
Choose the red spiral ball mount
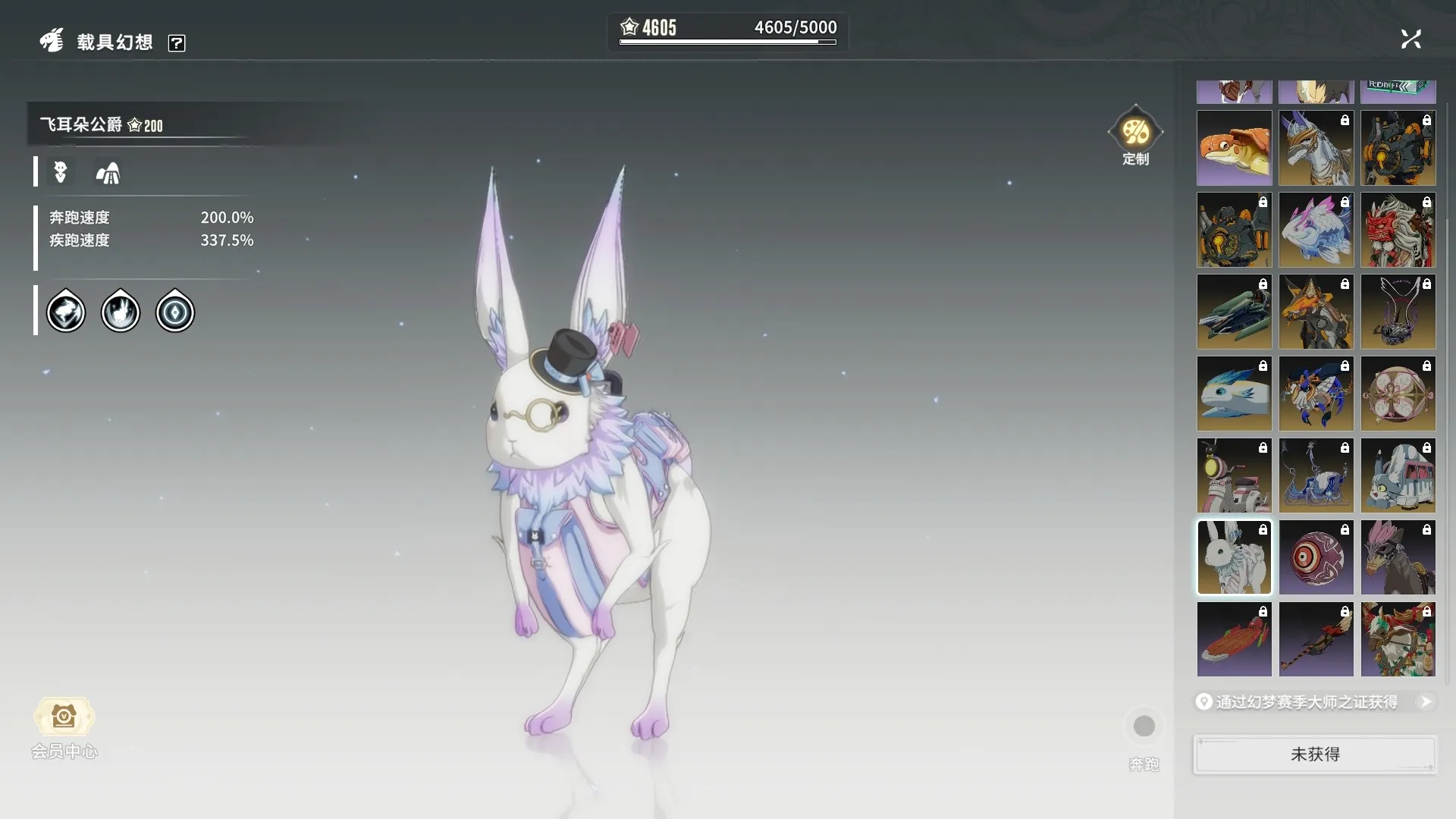coord(1316,557)
